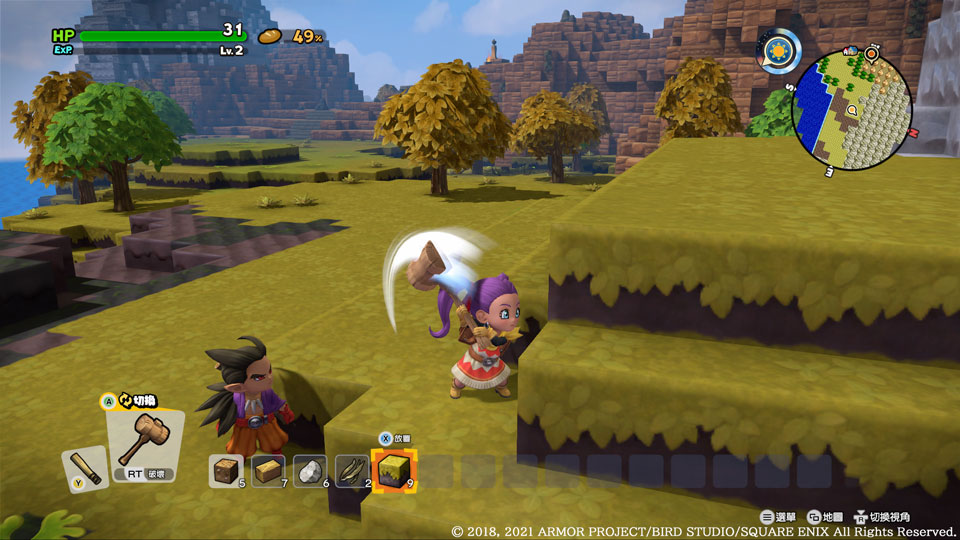The height and width of the screenshot is (540, 960).
Task: Choose the dry grass fibre hotbar slot
Action: pyautogui.click(x=352, y=469)
